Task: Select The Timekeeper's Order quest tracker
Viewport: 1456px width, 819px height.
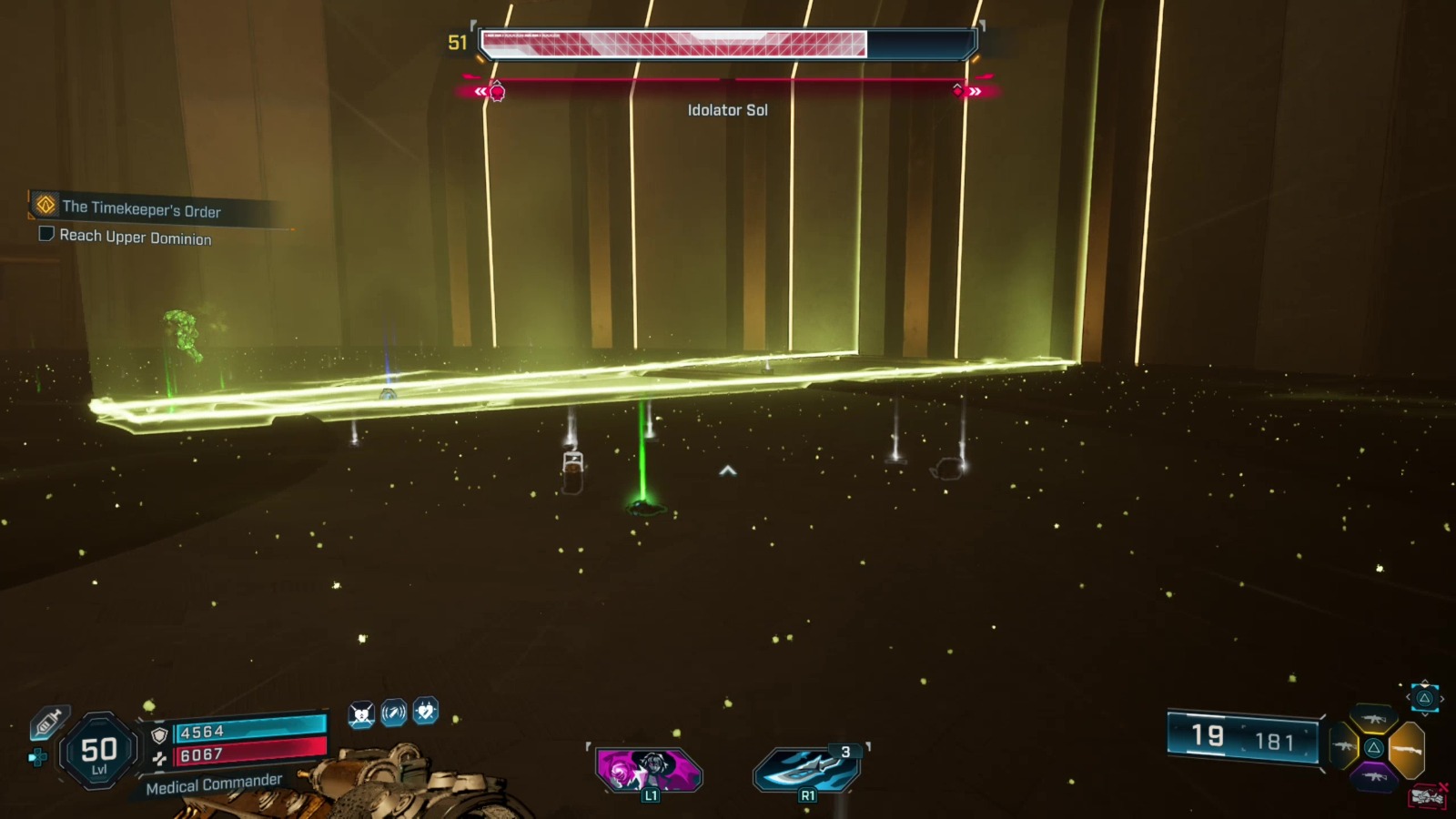Action: coord(141,208)
